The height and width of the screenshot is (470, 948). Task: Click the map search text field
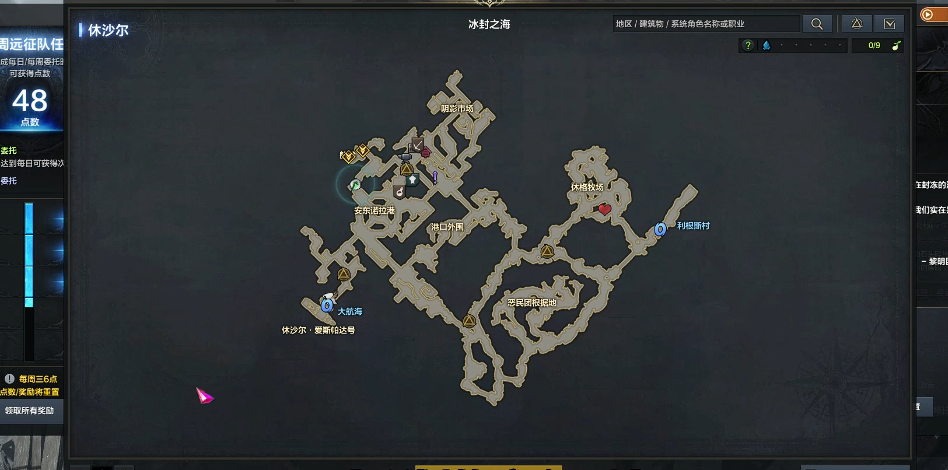pyautogui.click(x=706, y=24)
